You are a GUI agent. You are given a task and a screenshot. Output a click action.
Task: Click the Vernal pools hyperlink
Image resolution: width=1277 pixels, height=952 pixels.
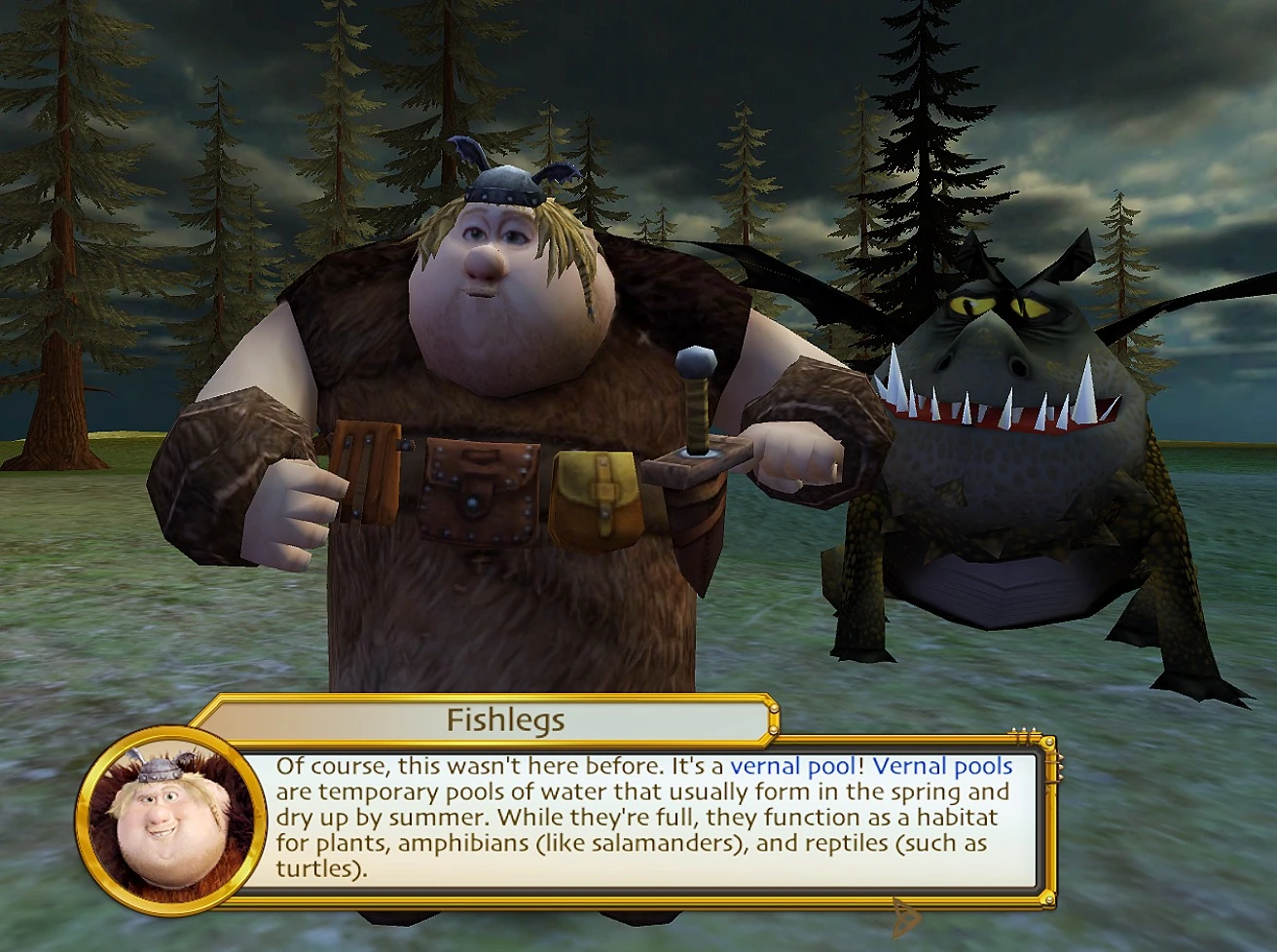pos(941,766)
